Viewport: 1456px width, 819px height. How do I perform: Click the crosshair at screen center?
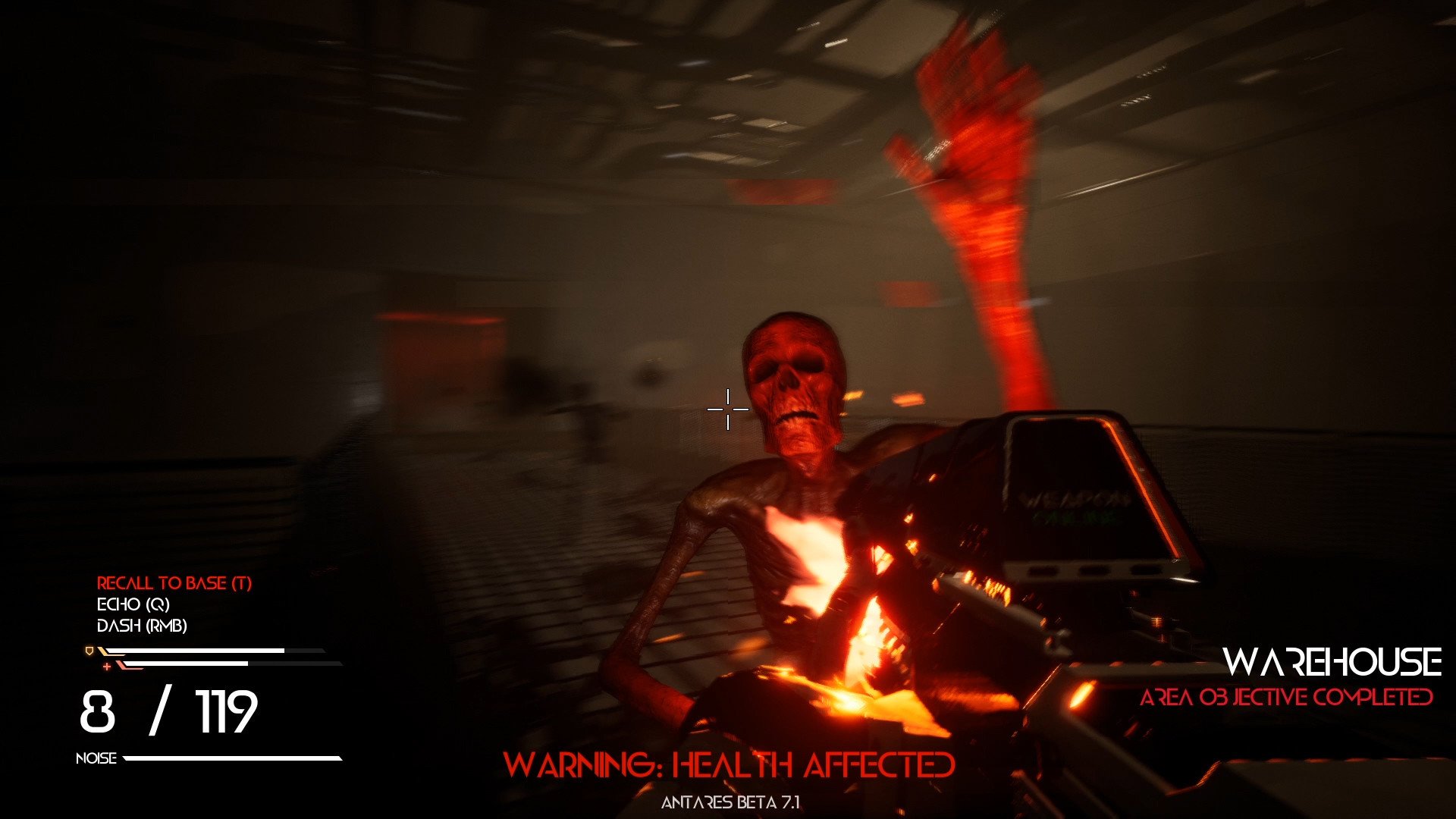[x=728, y=409]
